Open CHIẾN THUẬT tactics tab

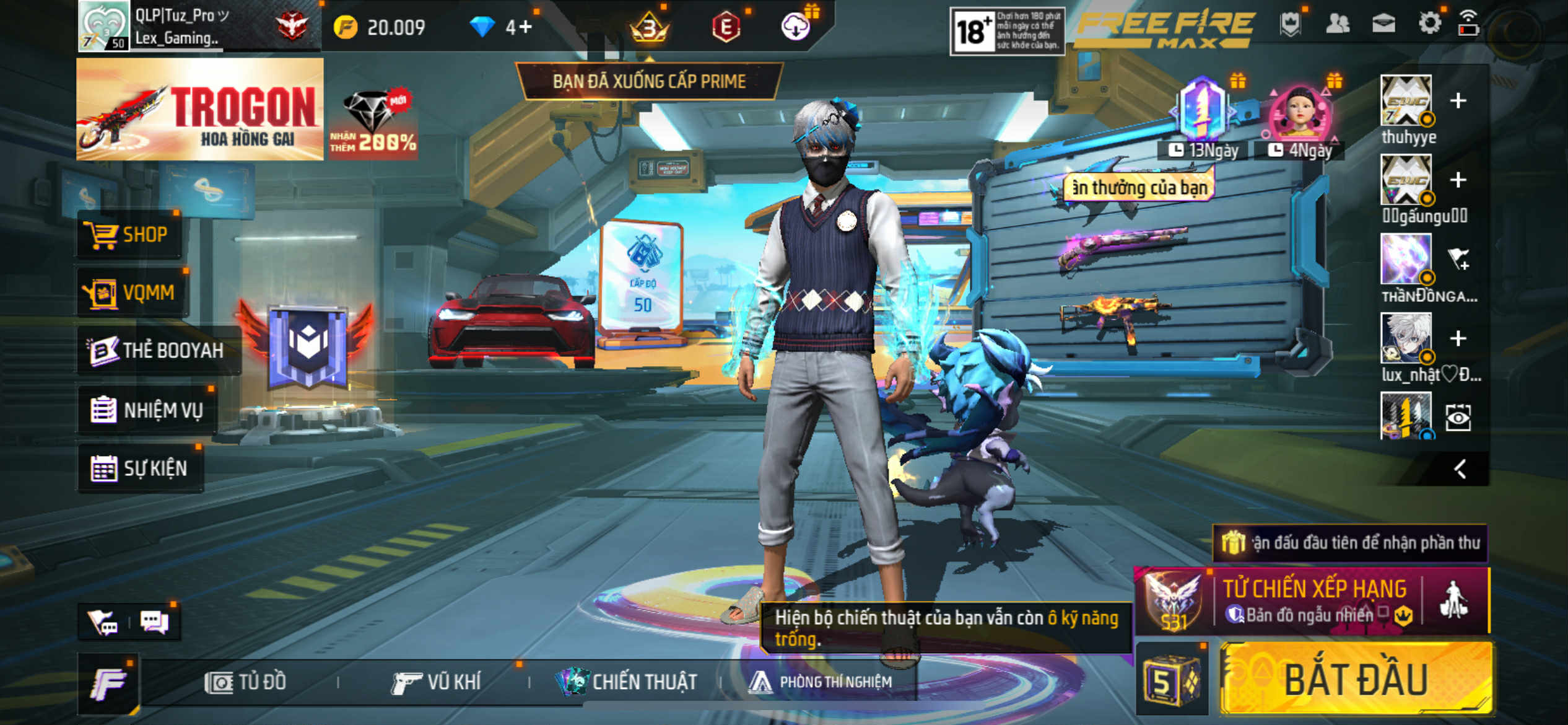[x=627, y=682]
